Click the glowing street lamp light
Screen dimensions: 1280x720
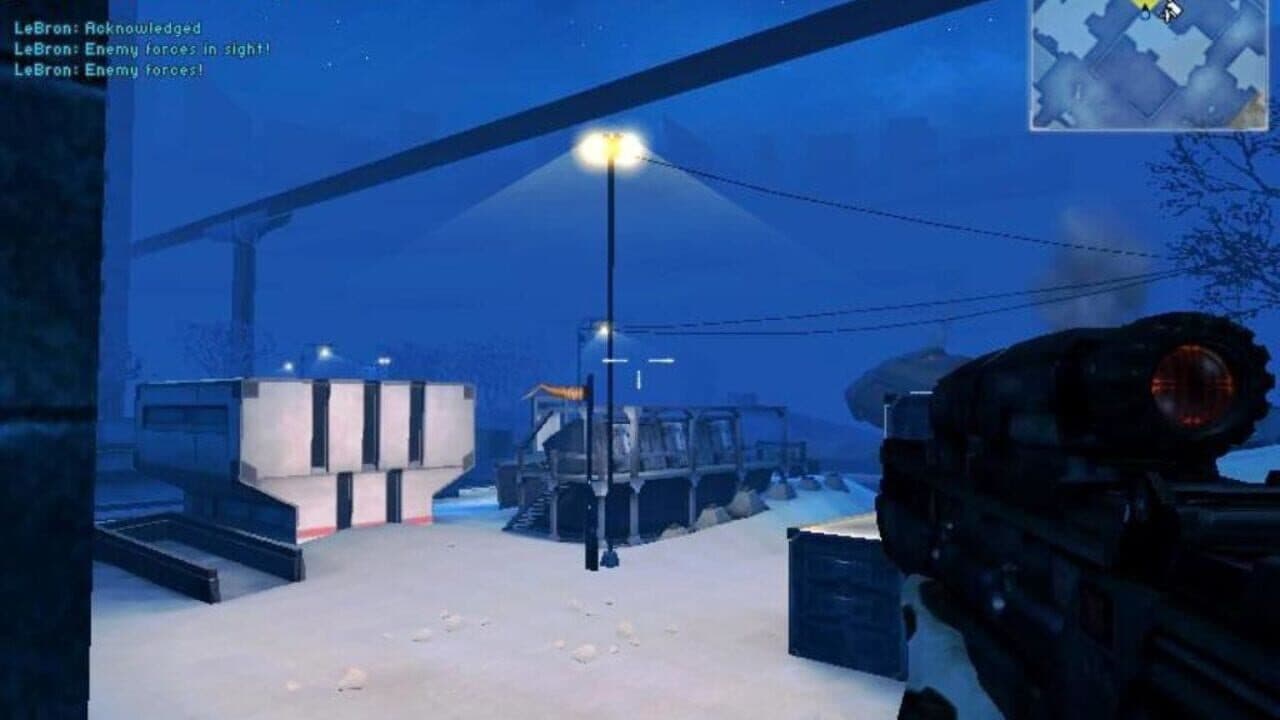pyautogui.click(x=613, y=144)
